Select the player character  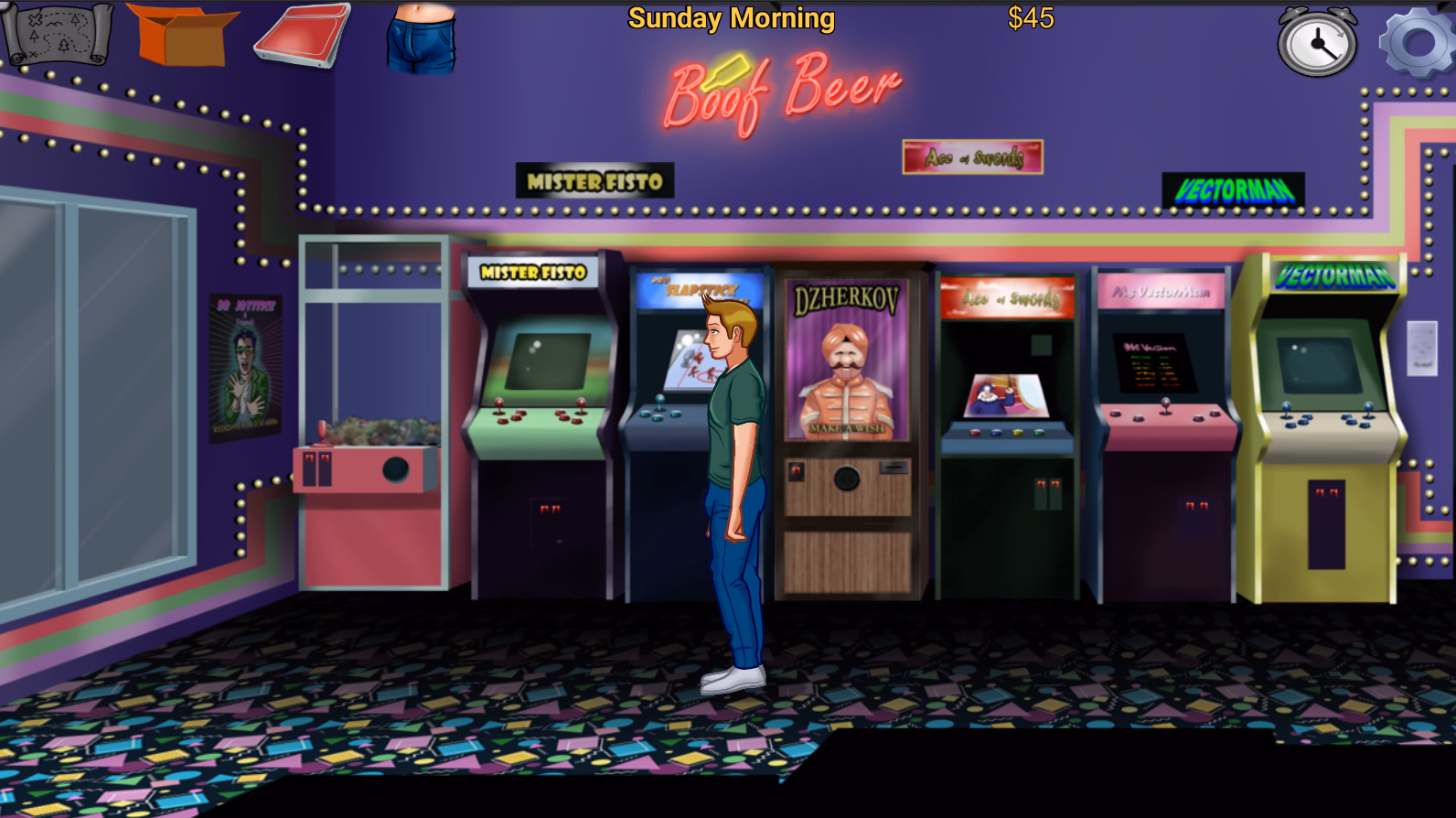[732, 457]
